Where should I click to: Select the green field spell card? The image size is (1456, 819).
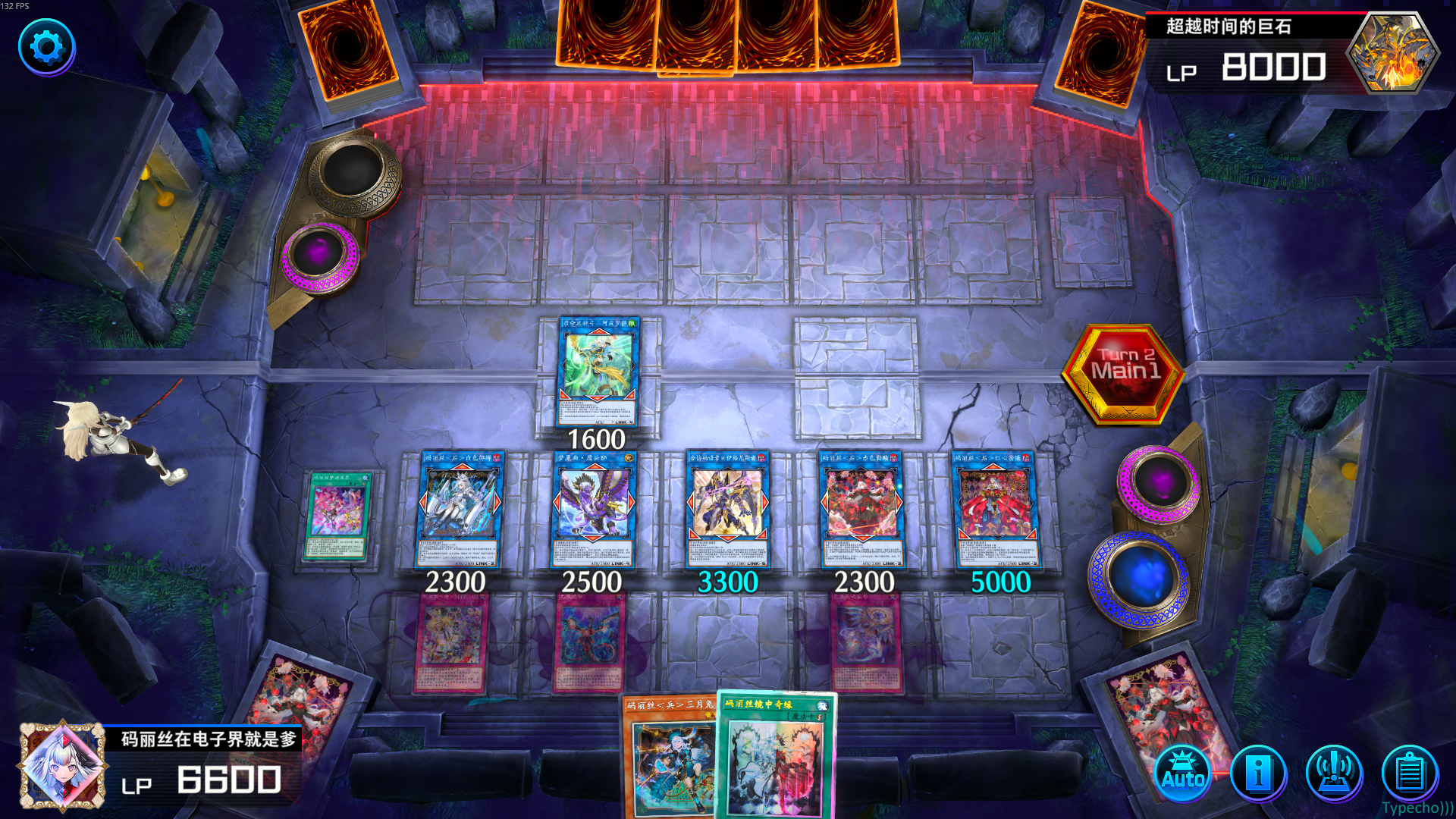338,516
